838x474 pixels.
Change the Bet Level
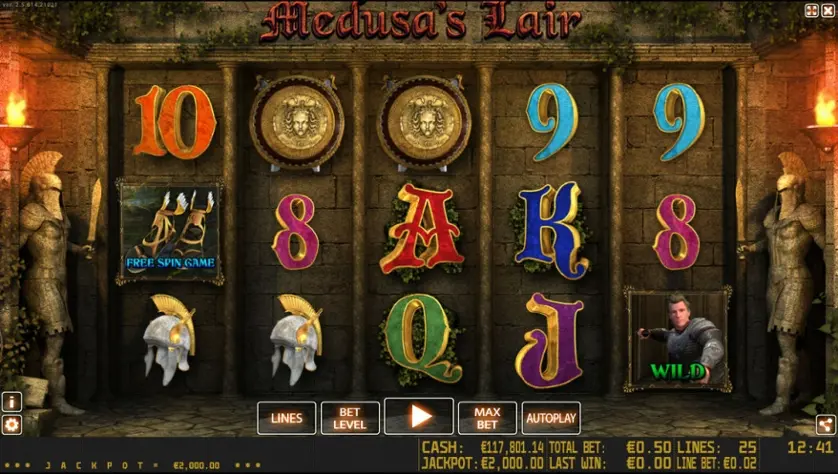click(350, 418)
